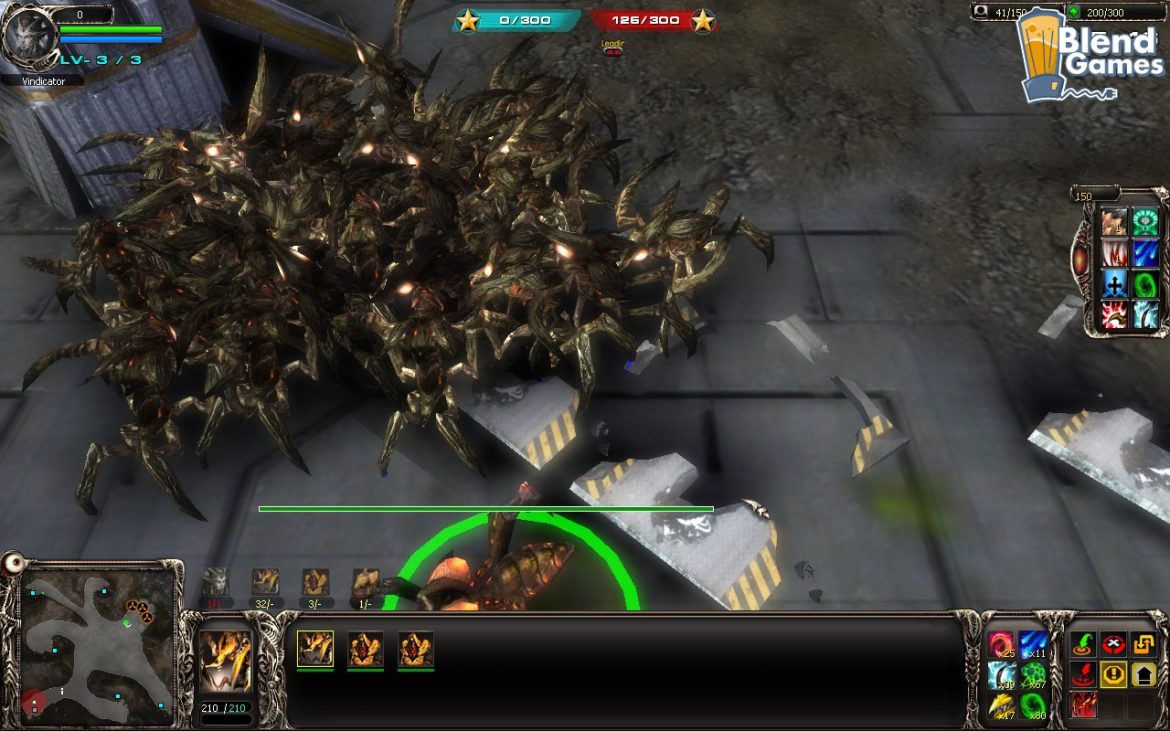Image resolution: width=1170 pixels, height=731 pixels.
Task: Click the red X stop command
Action: pyautogui.click(x=1114, y=645)
